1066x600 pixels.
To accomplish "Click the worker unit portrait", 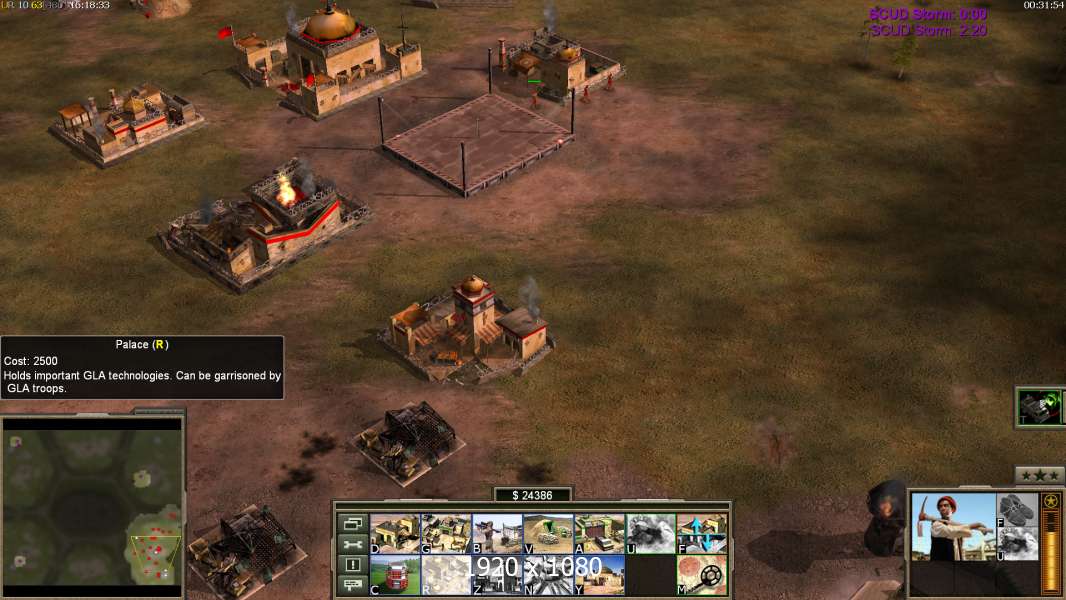I will (x=953, y=526).
